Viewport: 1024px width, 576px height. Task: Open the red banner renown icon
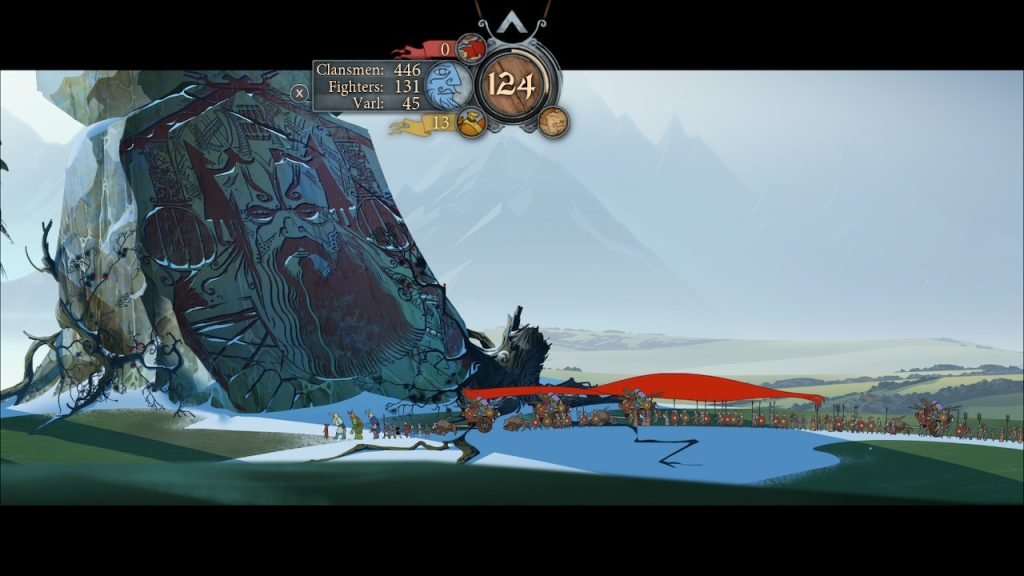pos(471,47)
